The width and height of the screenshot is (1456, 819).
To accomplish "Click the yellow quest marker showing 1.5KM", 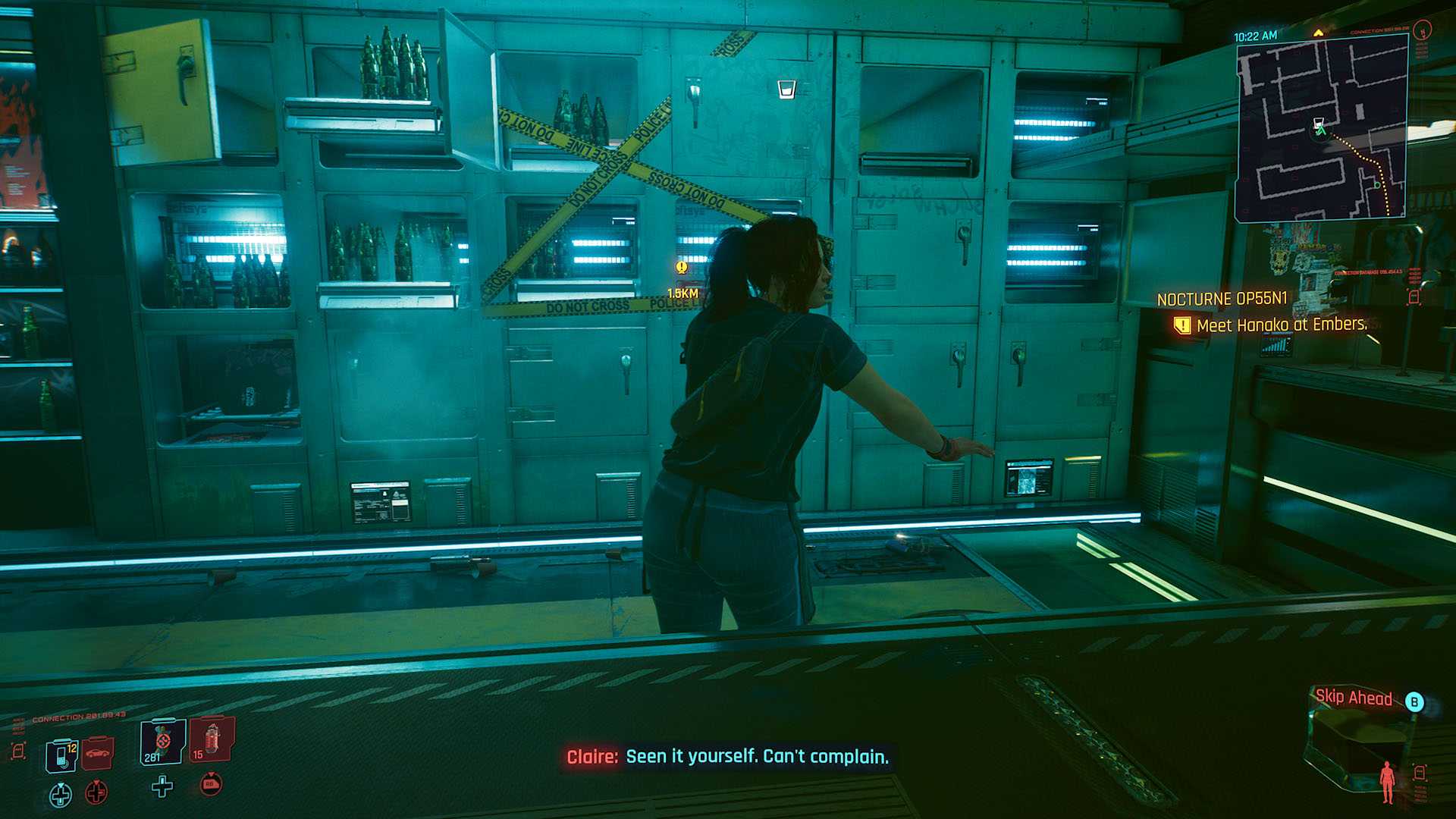I will 682,268.
